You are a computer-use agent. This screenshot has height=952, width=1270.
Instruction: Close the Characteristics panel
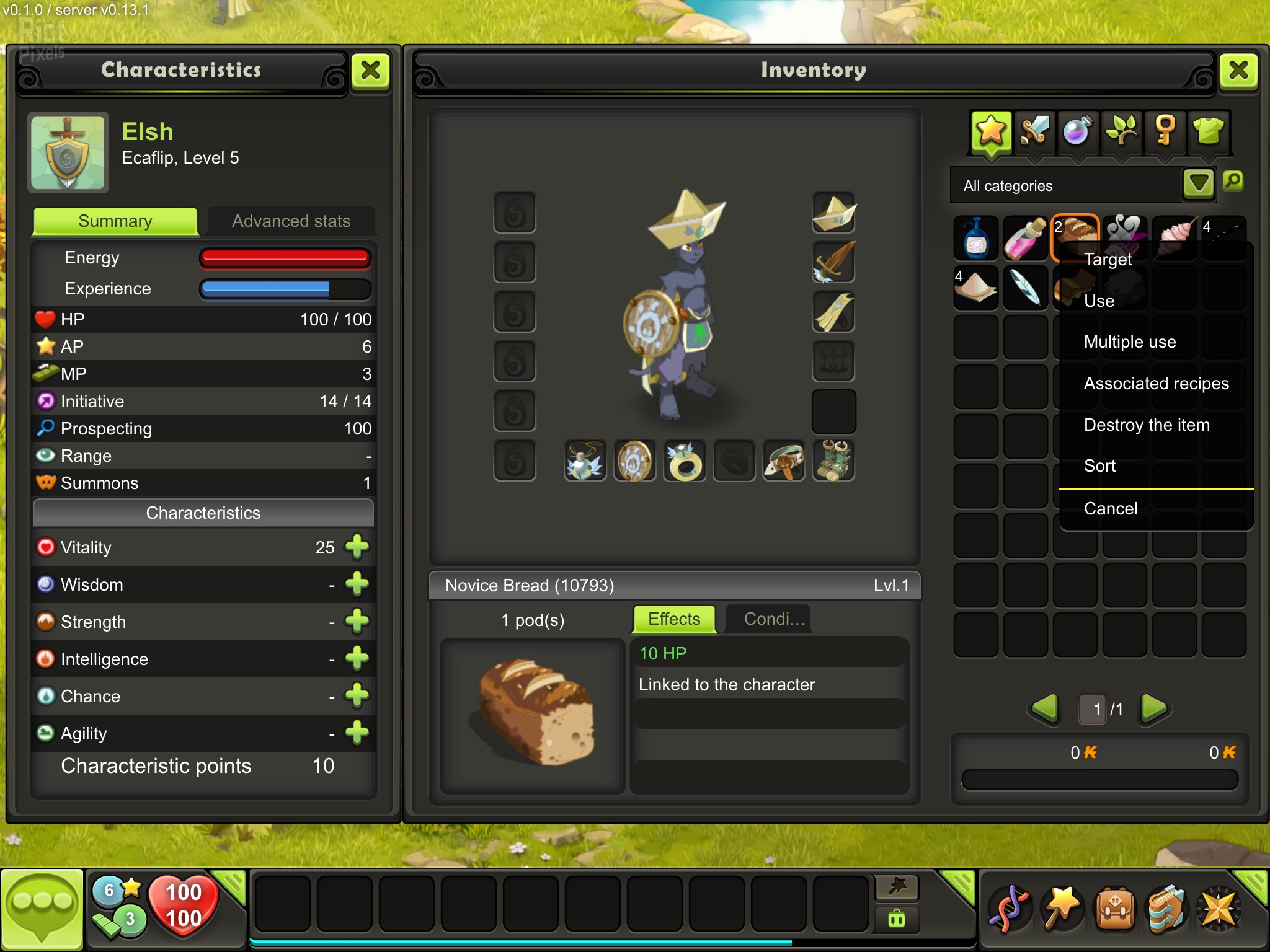coord(370,71)
